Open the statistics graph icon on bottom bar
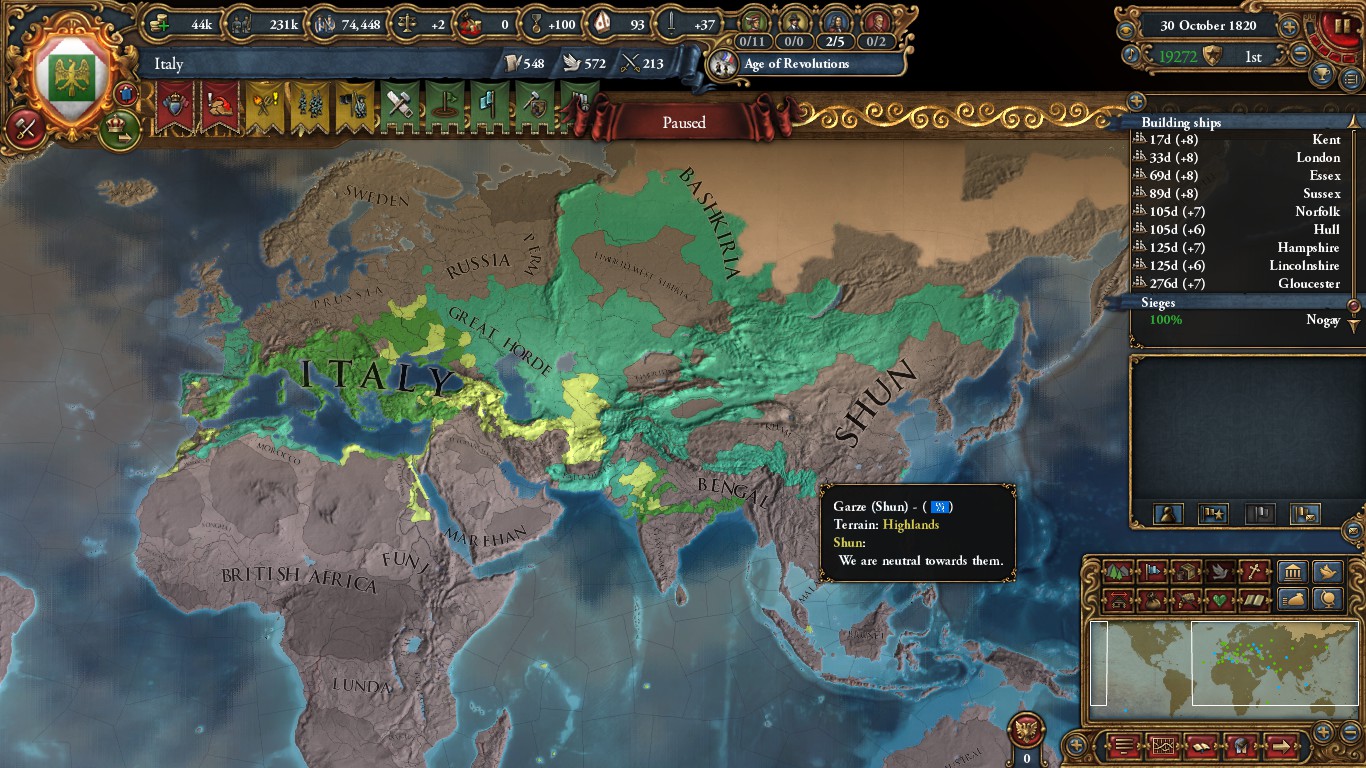The image size is (1366, 768). pyautogui.click(x=1165, y=746)
